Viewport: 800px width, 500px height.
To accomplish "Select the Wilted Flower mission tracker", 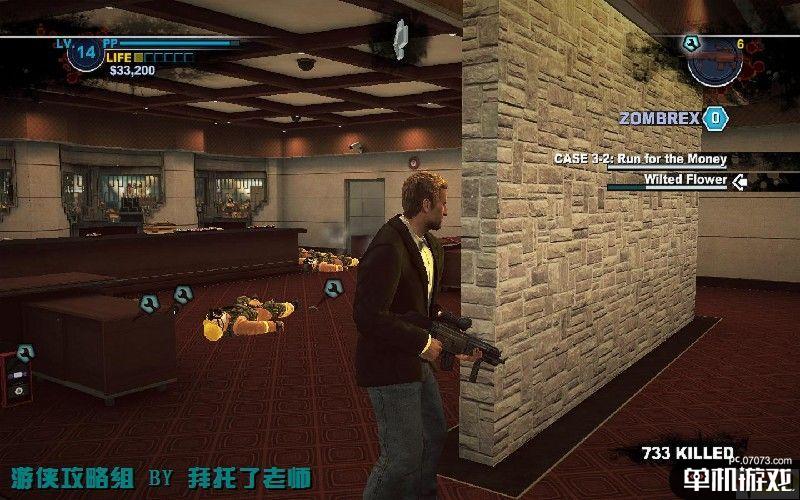I will click(x=685, y=180).
